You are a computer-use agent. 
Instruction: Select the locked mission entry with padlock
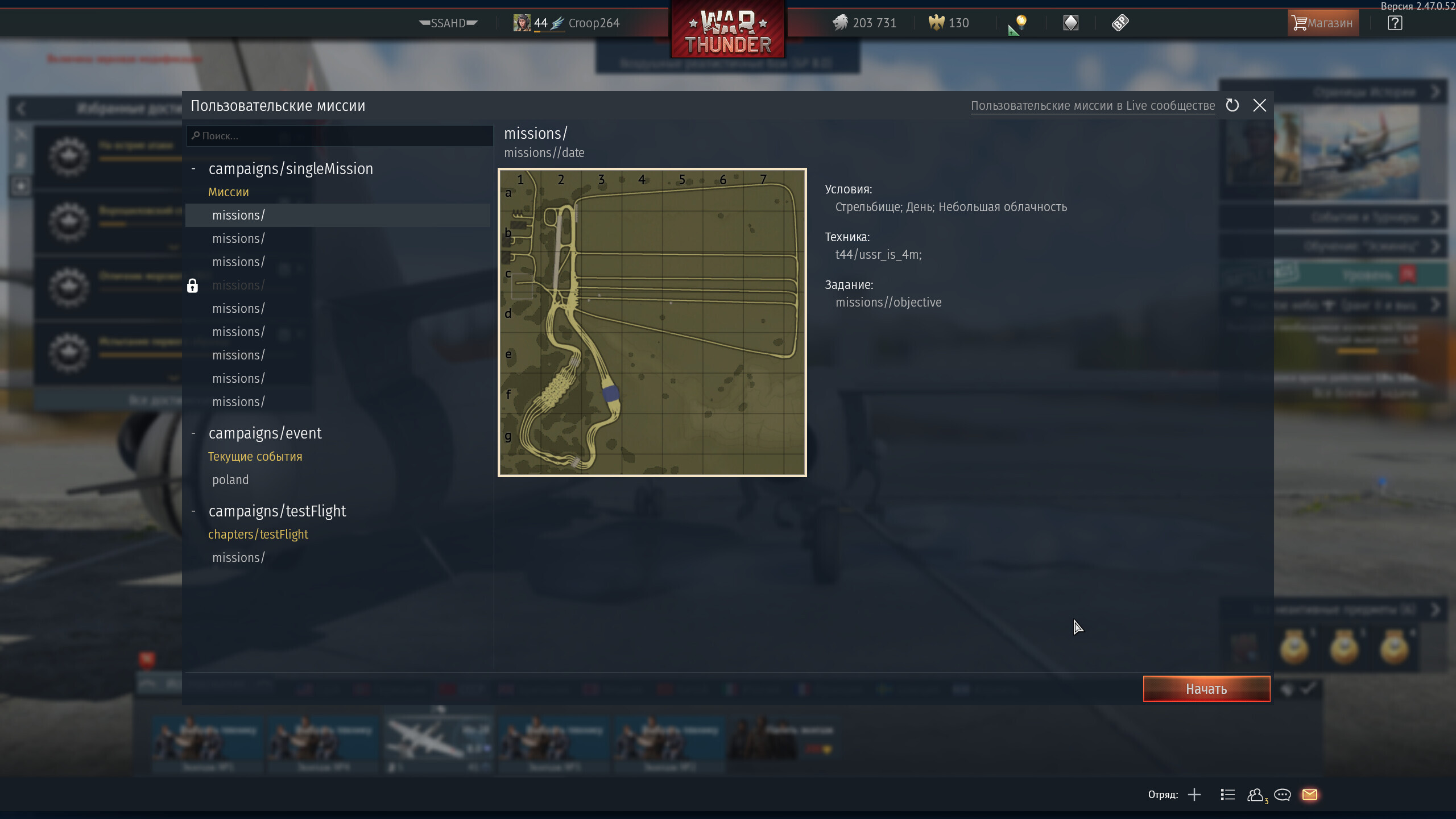(x=238, y=286)
